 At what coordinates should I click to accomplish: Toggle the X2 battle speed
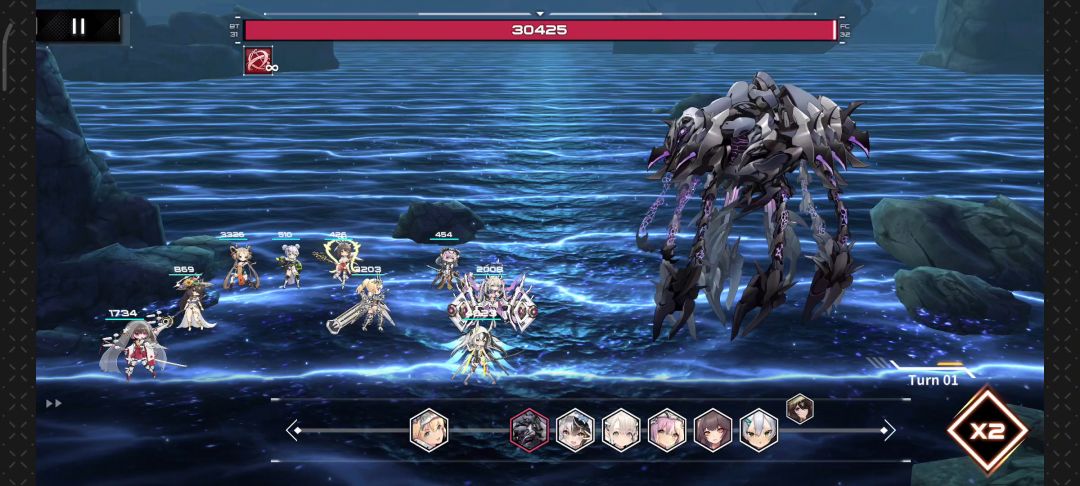[x=987, y=432]
